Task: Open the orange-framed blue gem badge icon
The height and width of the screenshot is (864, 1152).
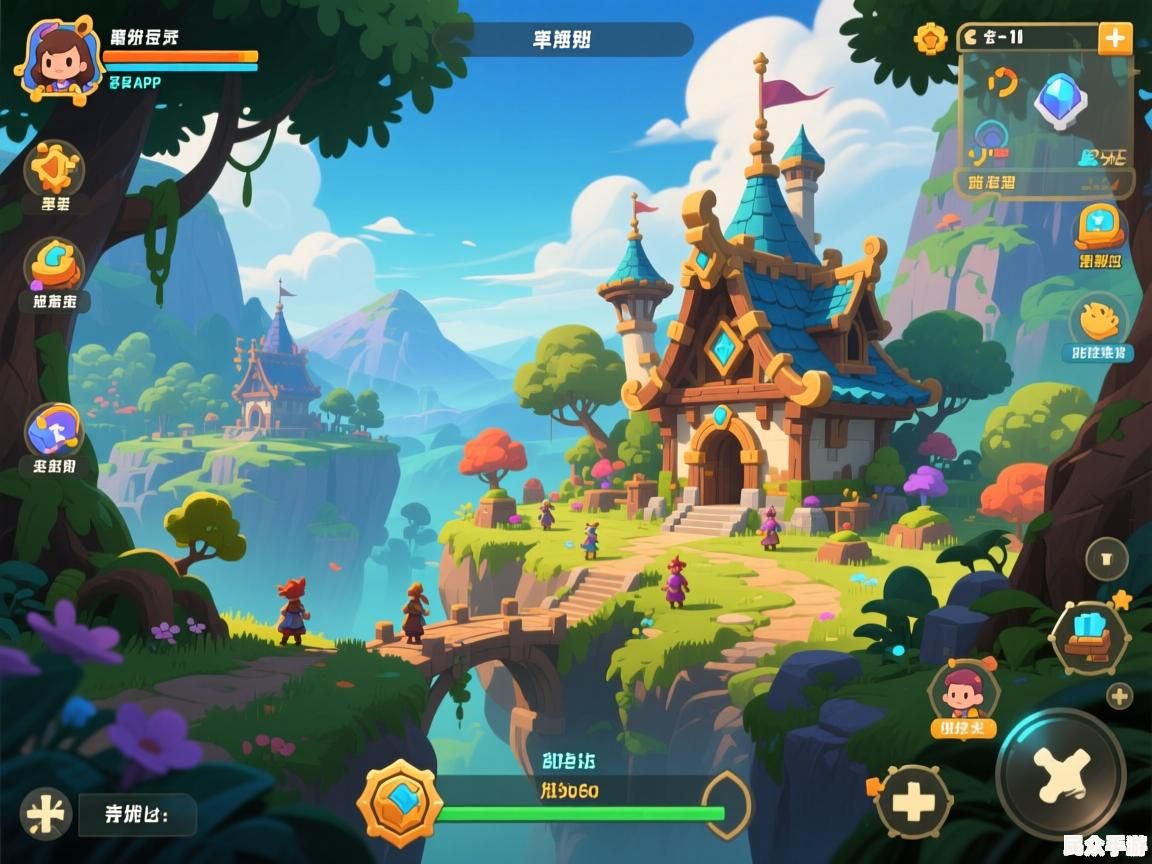Action: coord(1100,228)
